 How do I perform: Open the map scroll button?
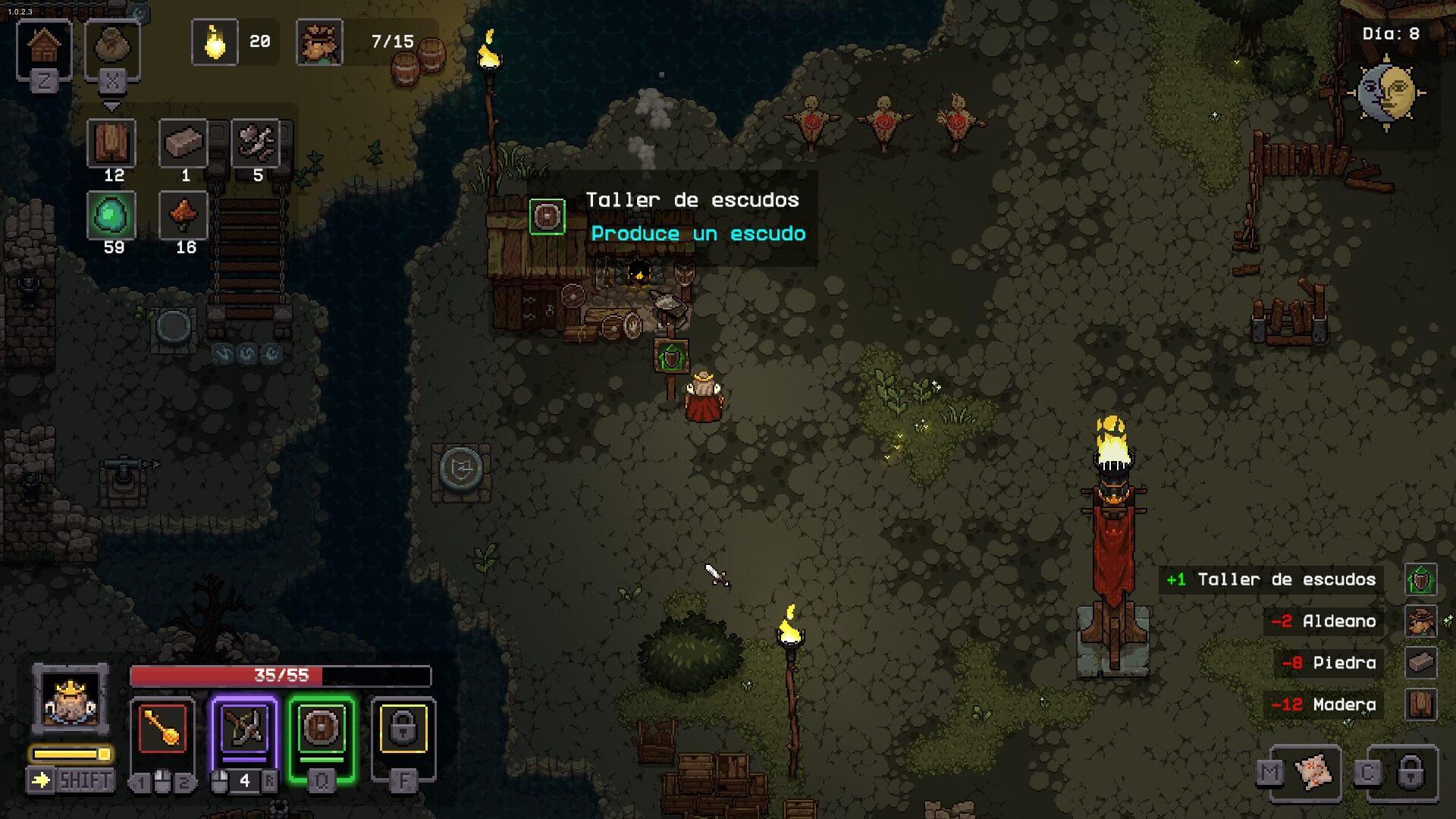click(1313, 772)
